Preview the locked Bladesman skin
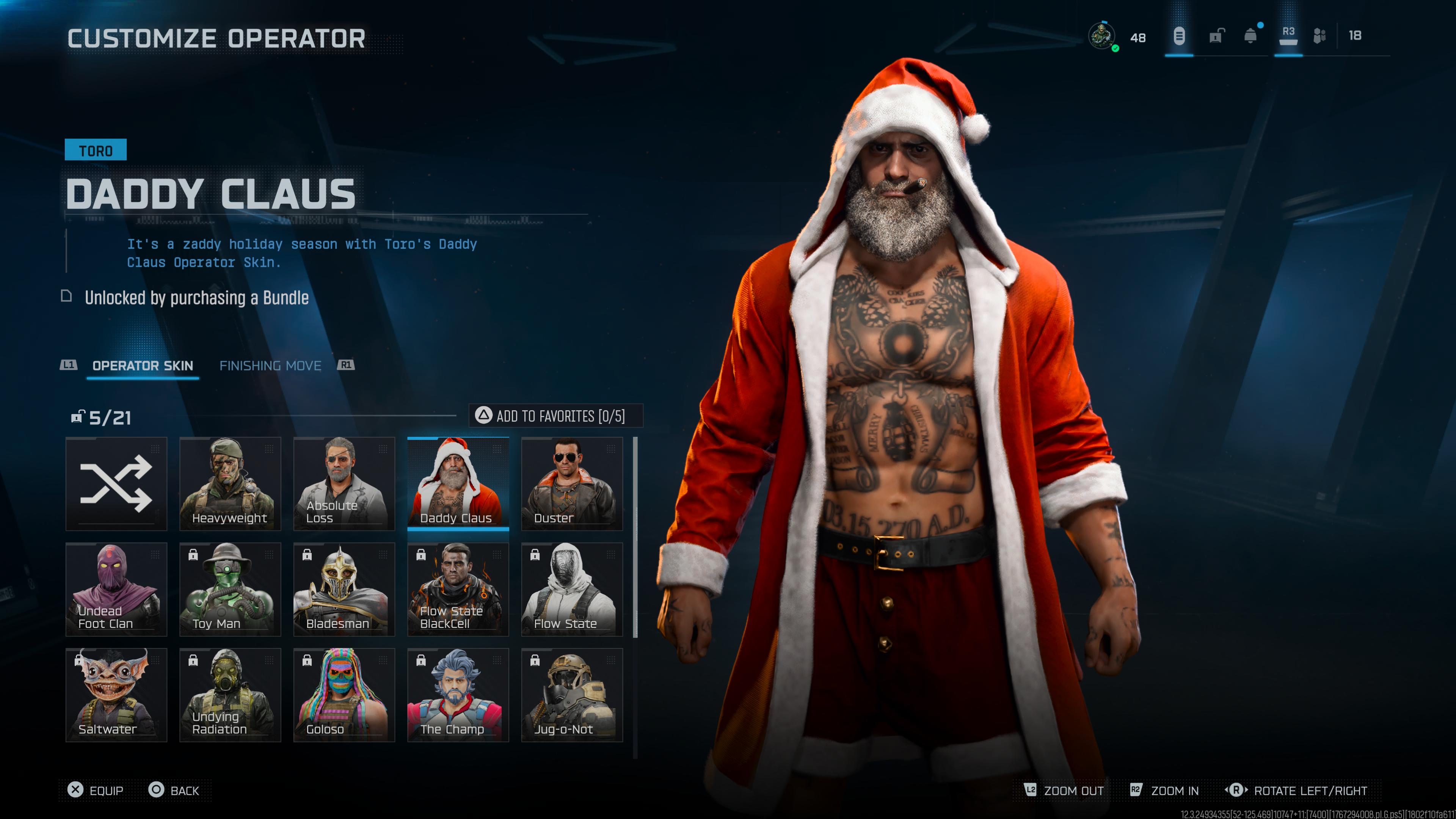 click(344, 589)
